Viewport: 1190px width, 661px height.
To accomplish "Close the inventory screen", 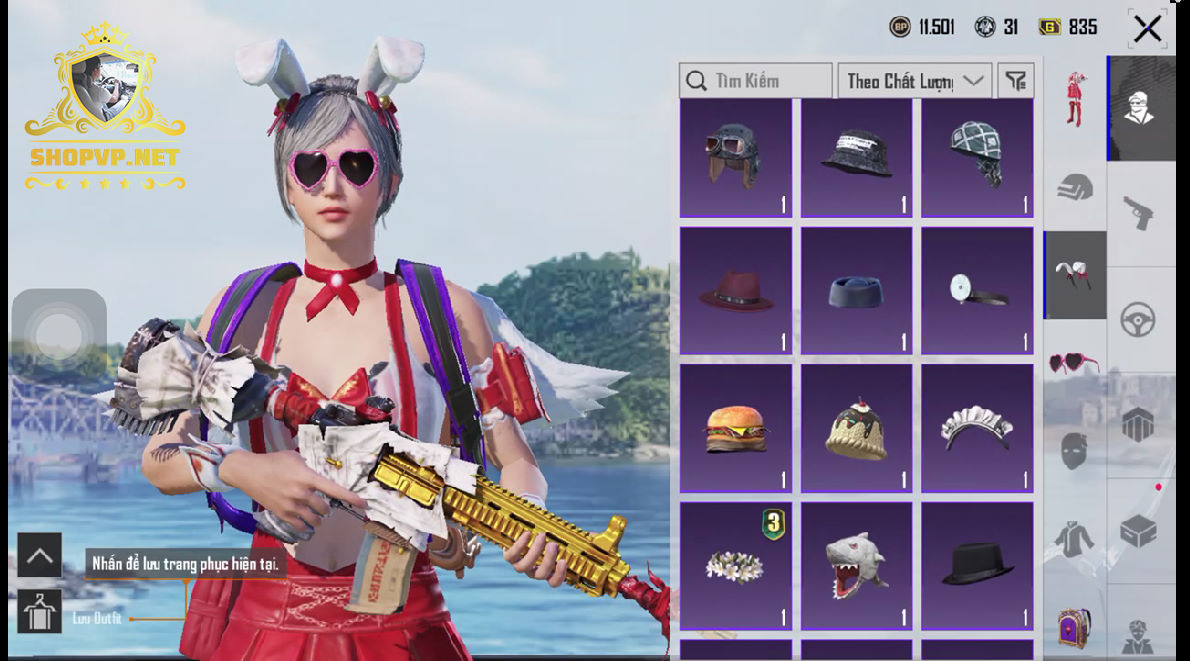I will [x=1147, y=29].
